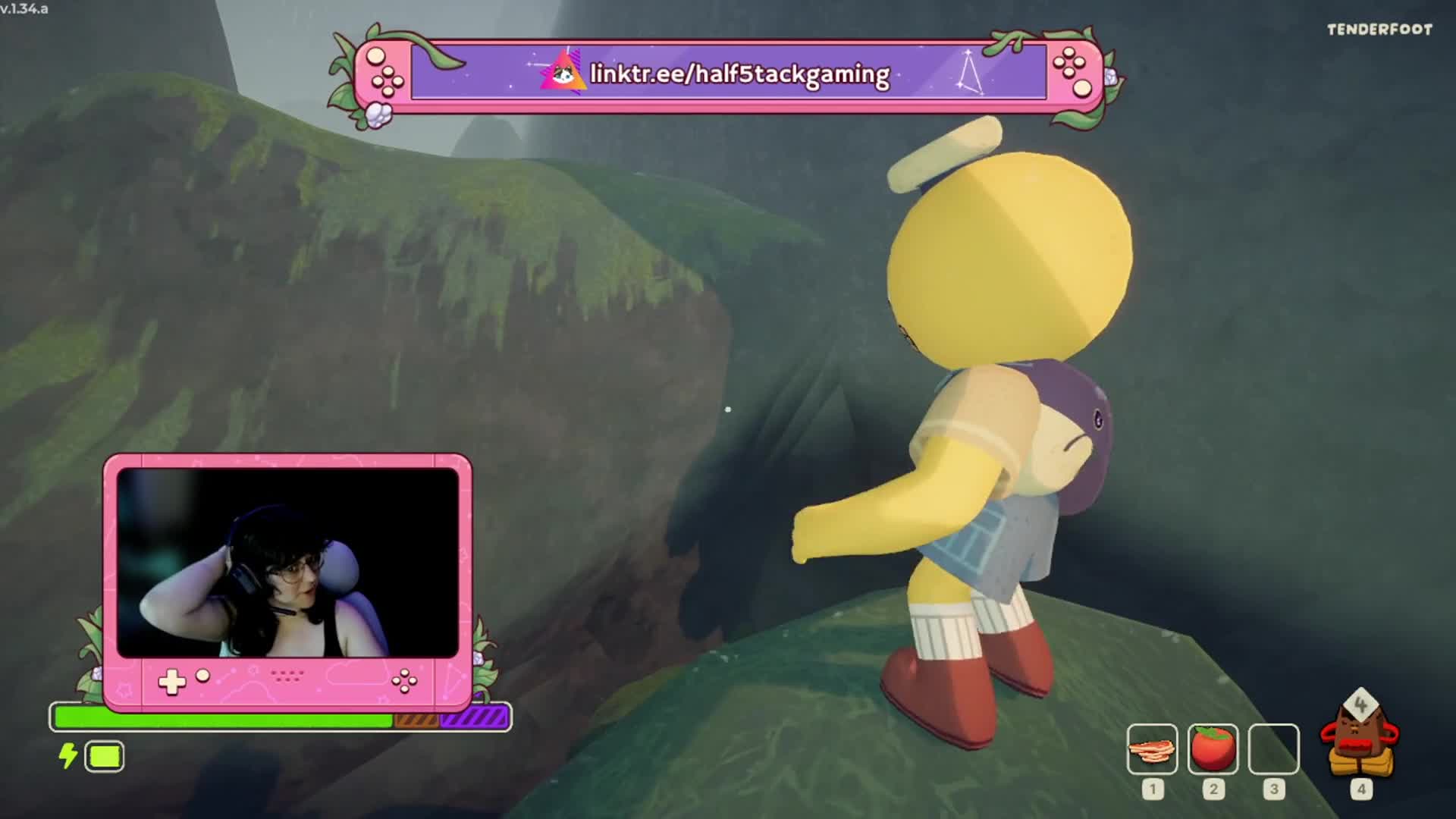Choose the empty third hotbar slot
1456x819 pixels.
(1273, 749)
